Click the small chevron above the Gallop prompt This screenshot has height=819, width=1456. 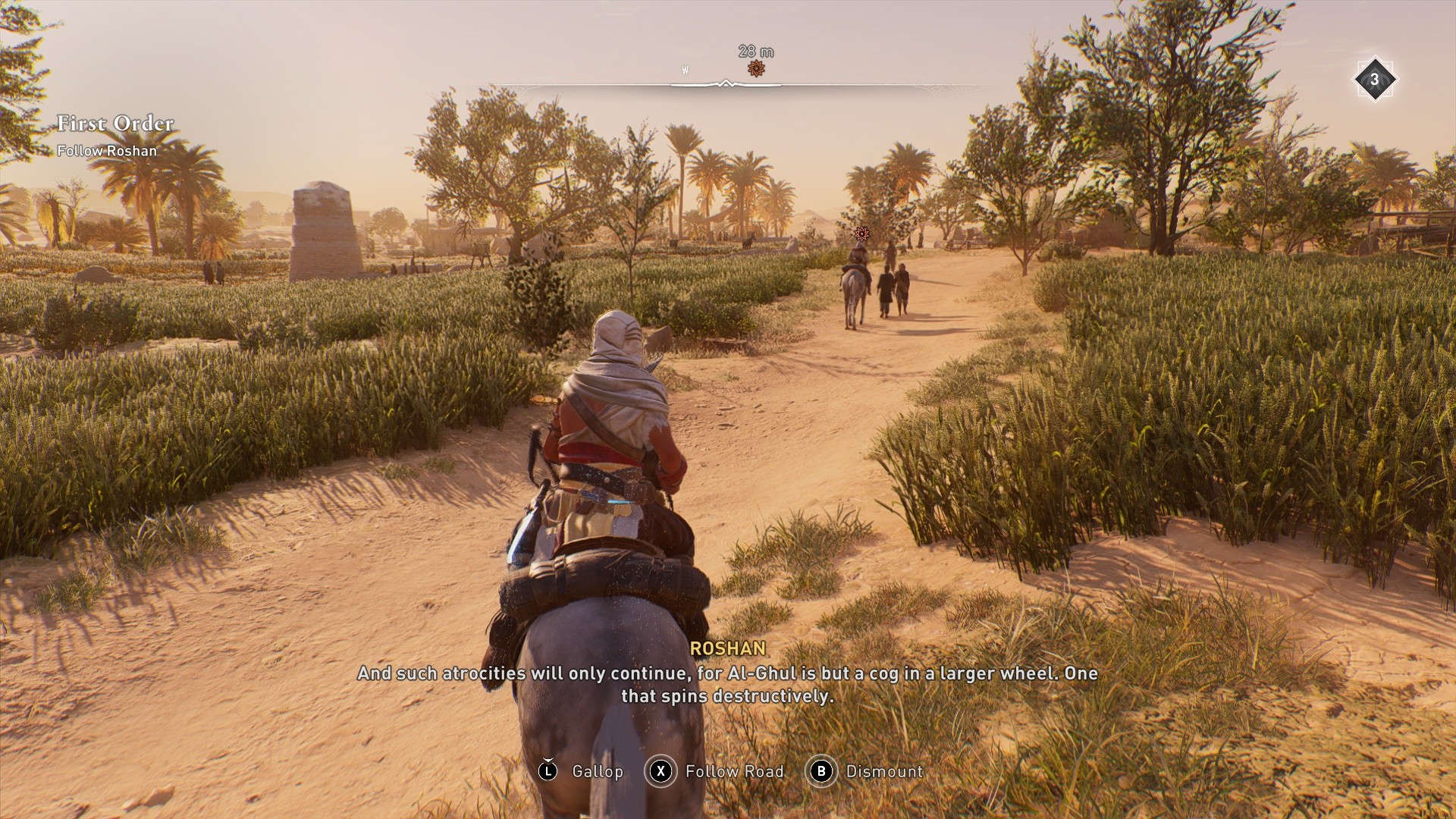pos(548,758)
